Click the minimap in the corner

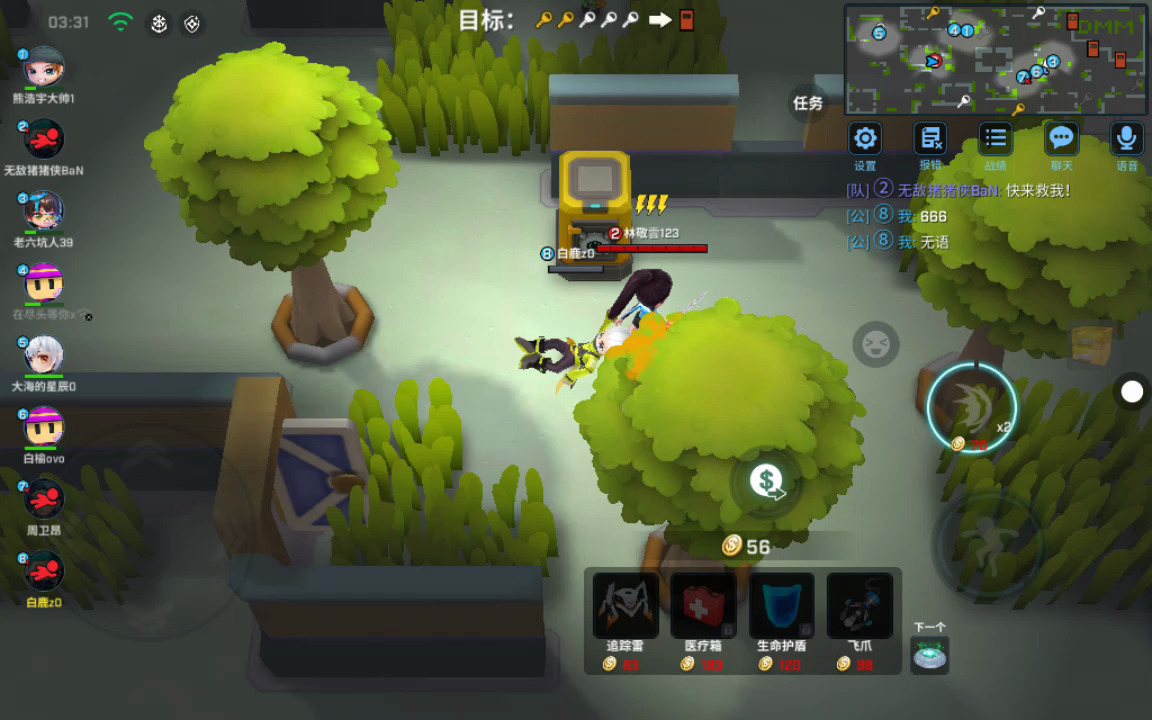click(x=994, y=60)
